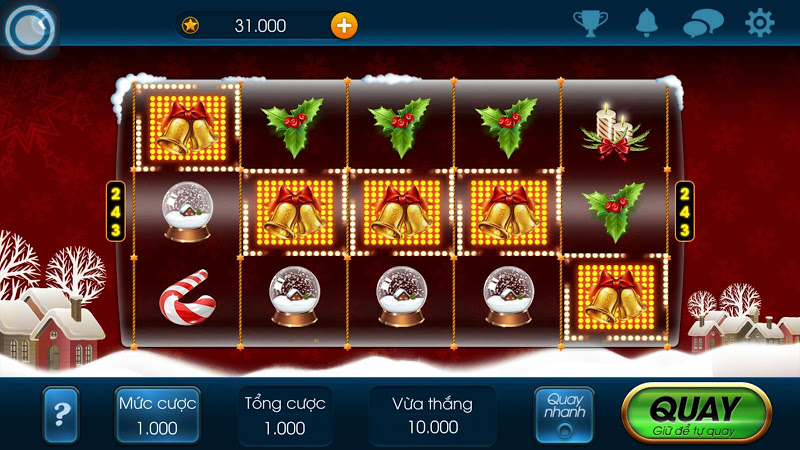Toggle the Quay nhanh fast spin option

tap(564, 415)
